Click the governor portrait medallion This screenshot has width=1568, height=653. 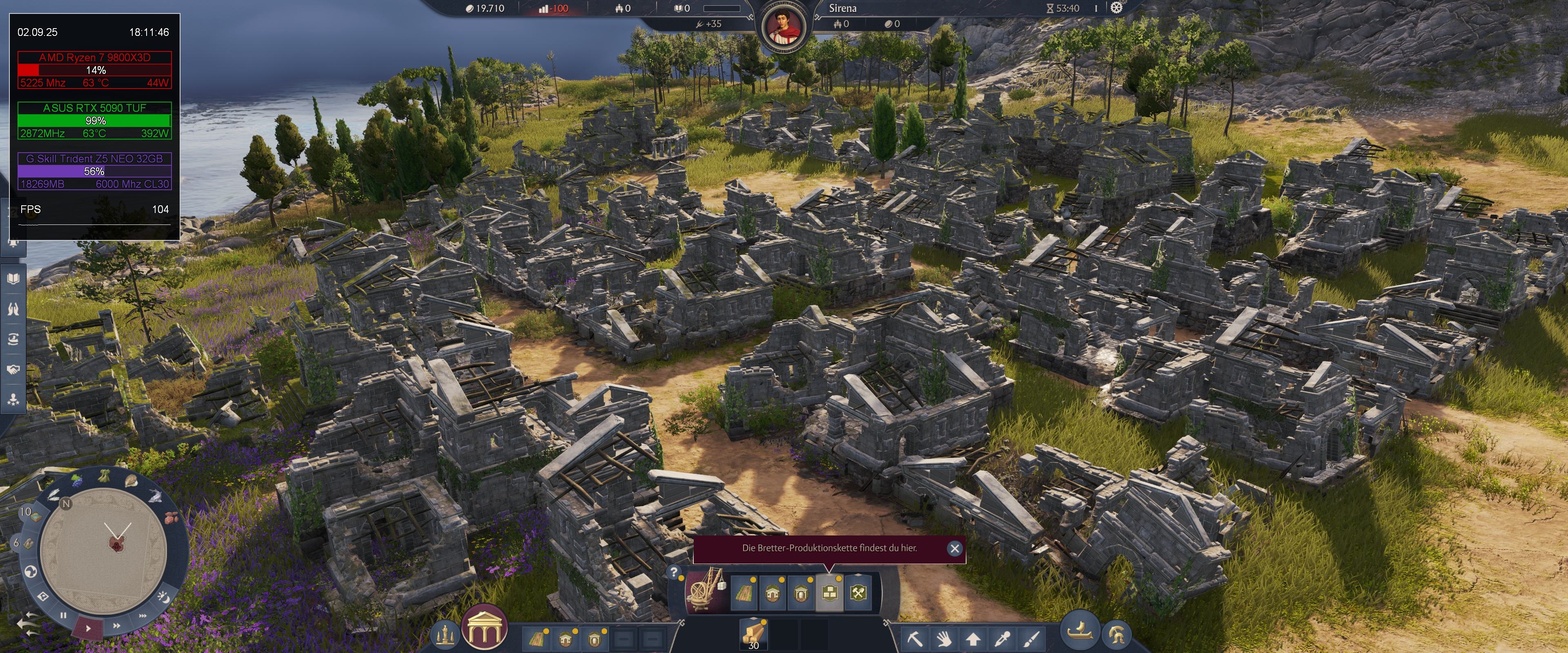[x=784, y=28]
